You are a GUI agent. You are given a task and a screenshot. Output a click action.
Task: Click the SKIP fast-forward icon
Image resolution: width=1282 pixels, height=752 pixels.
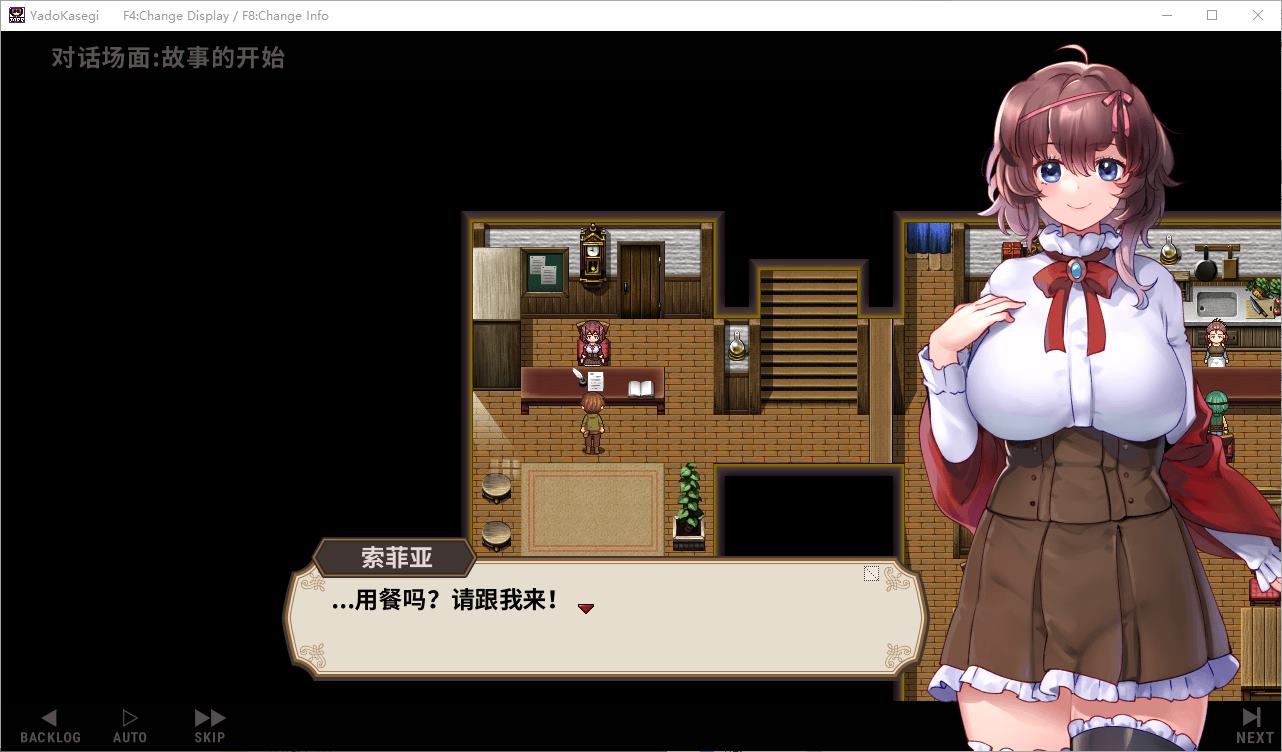point(209,716)
